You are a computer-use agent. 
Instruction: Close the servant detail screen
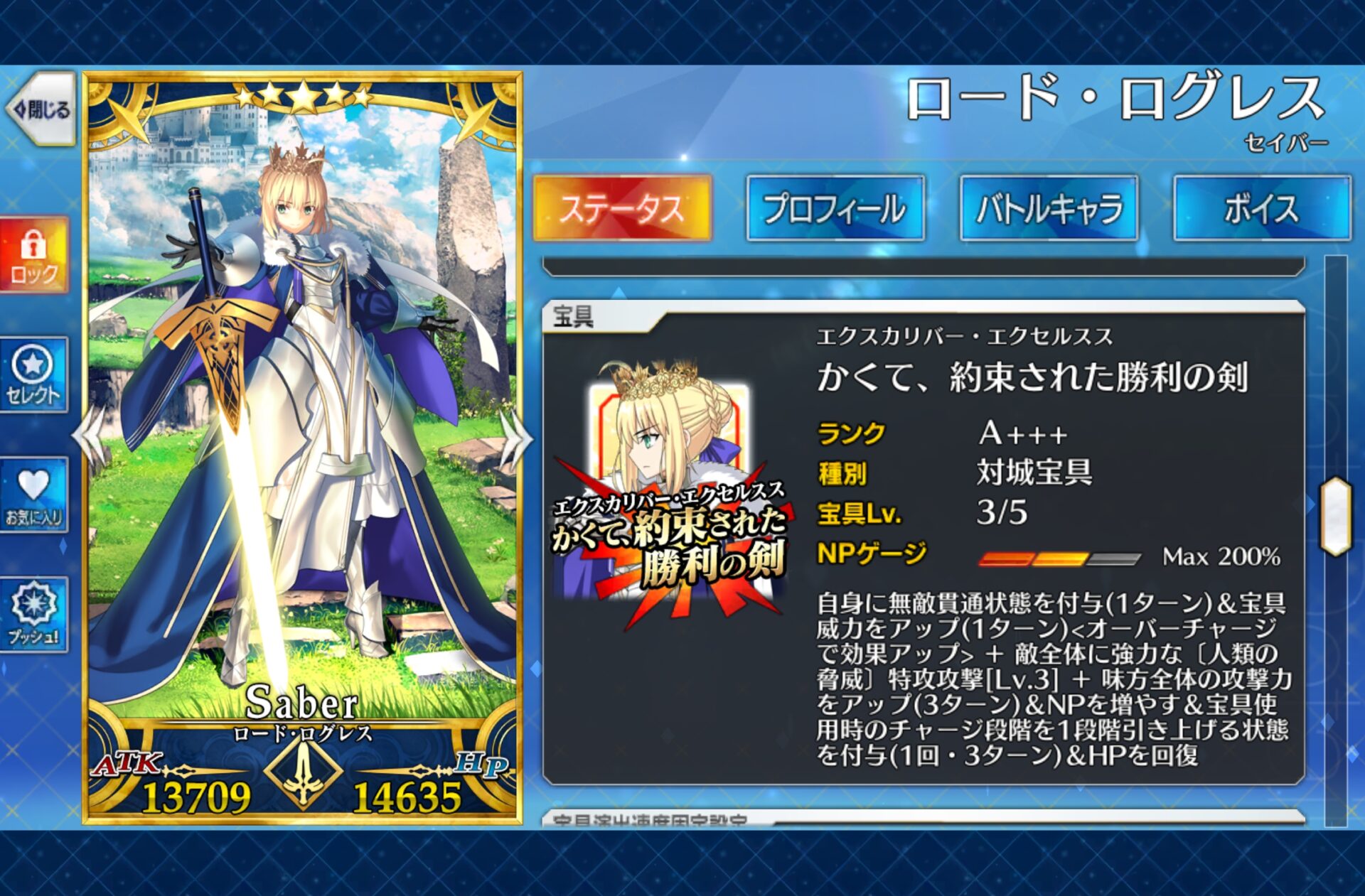[x=41, y=109]
